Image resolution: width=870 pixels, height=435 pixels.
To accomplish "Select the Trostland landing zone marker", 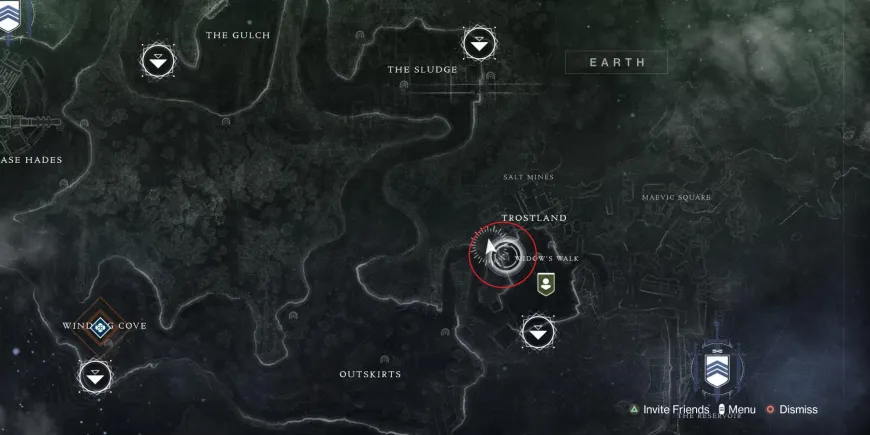I will [539, 330].
